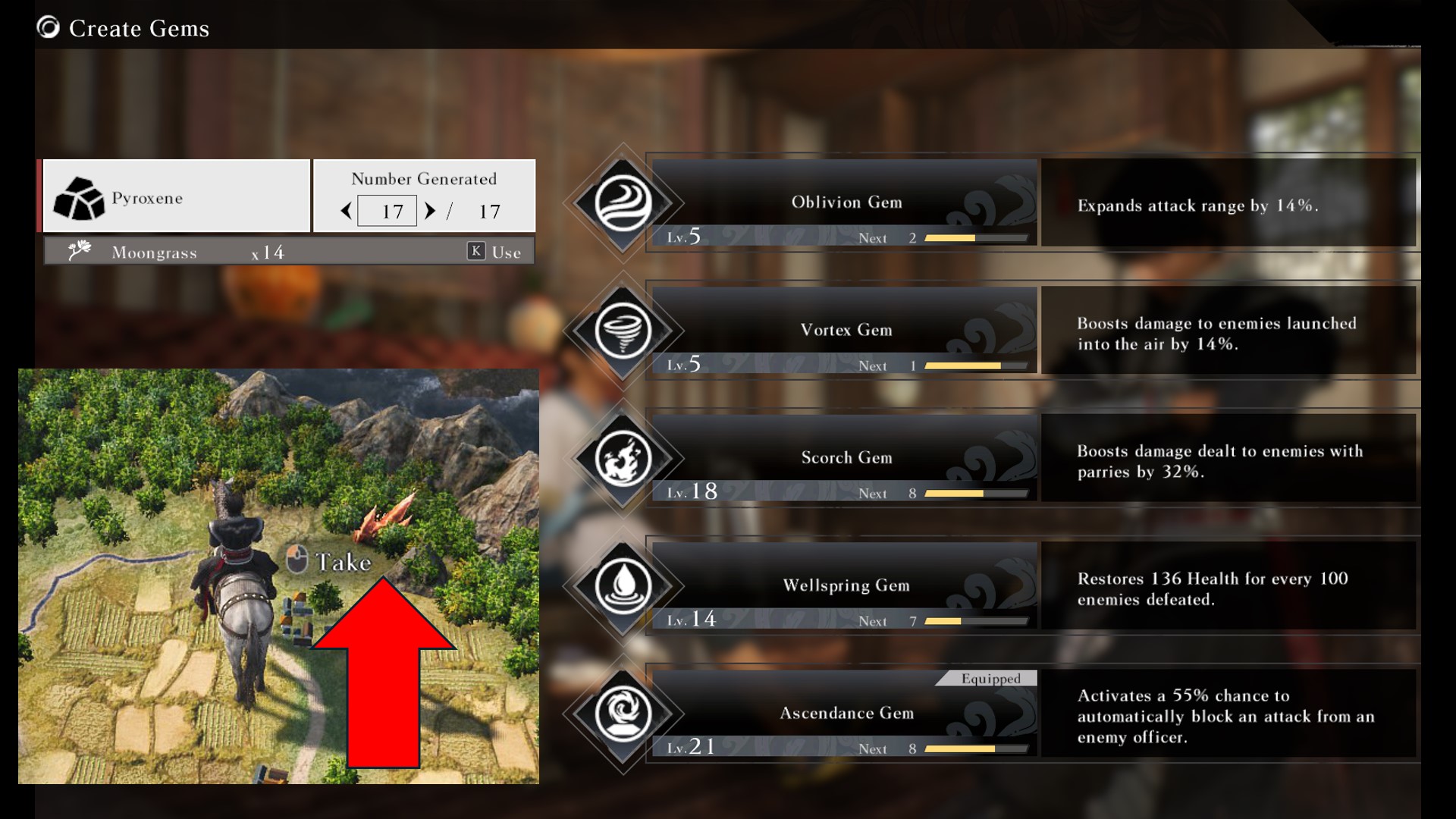The image size is (1456, 819).
Task: Click the Scorch Gem flame icon
Action: [x=623, y=458]
